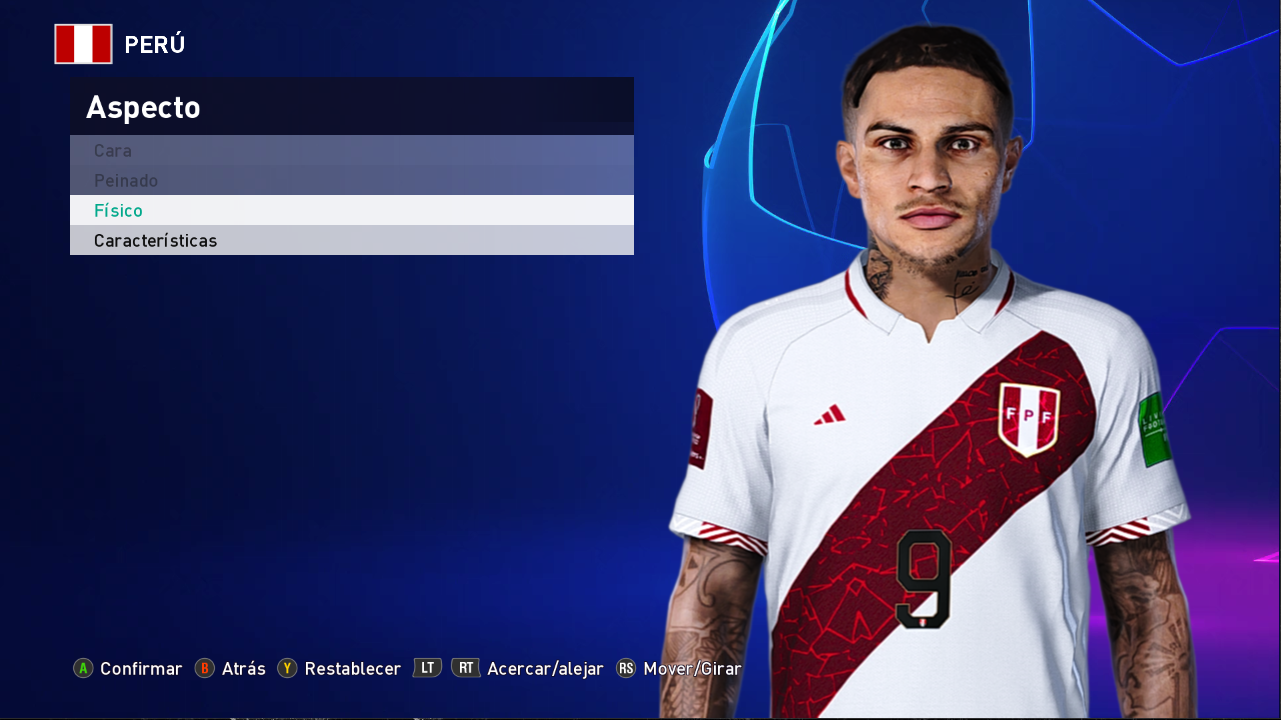Screen dimensions: 1281x720
Task: Click the green sleeve patch on the jersey
Action: click(x=1152, y=430)
